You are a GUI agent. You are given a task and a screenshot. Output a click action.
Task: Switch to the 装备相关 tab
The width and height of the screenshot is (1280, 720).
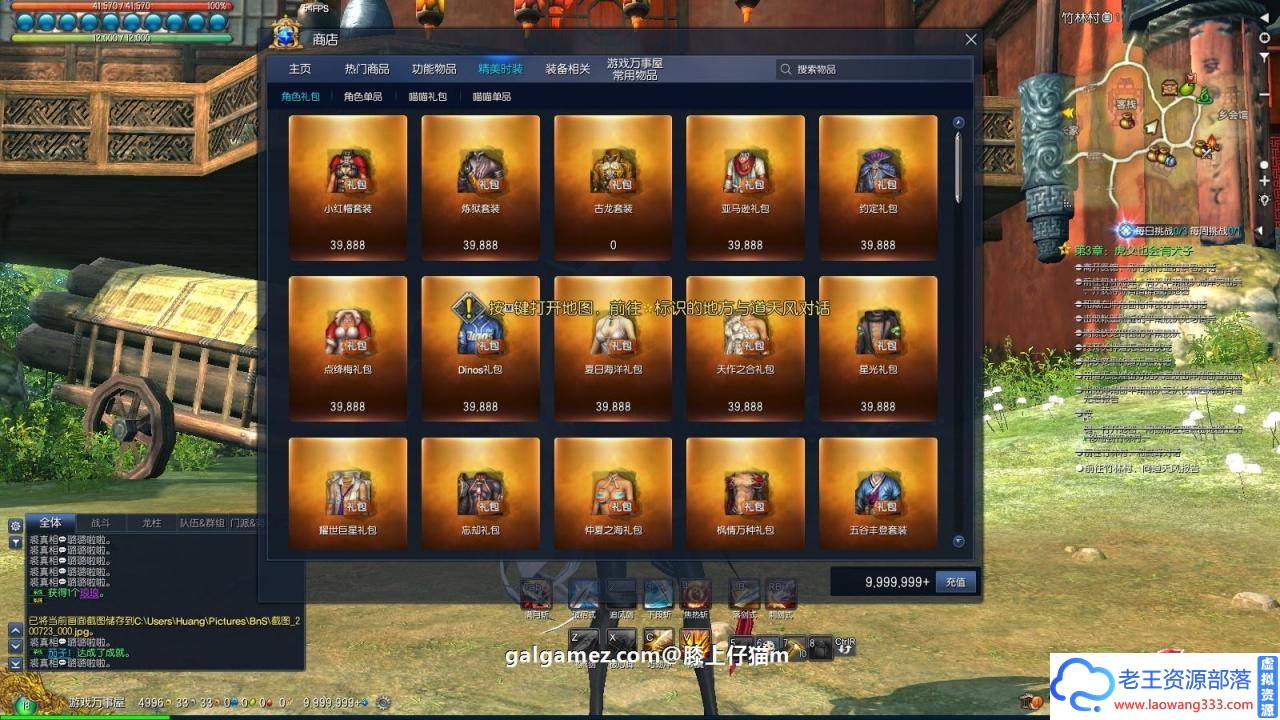(568, 69)
